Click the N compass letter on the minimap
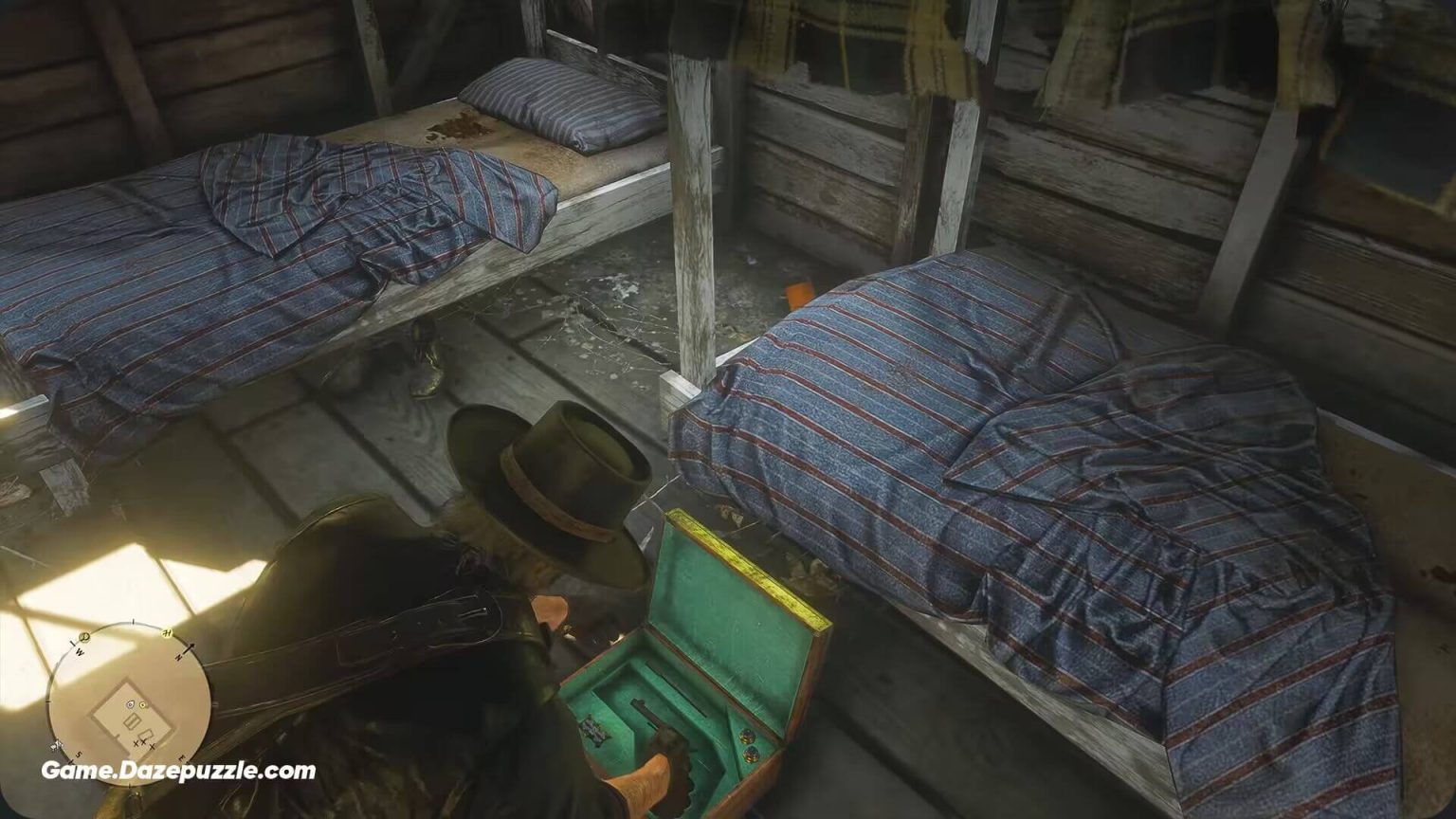Viewport: 1456px width, 819px height. (x=179, y=657)
